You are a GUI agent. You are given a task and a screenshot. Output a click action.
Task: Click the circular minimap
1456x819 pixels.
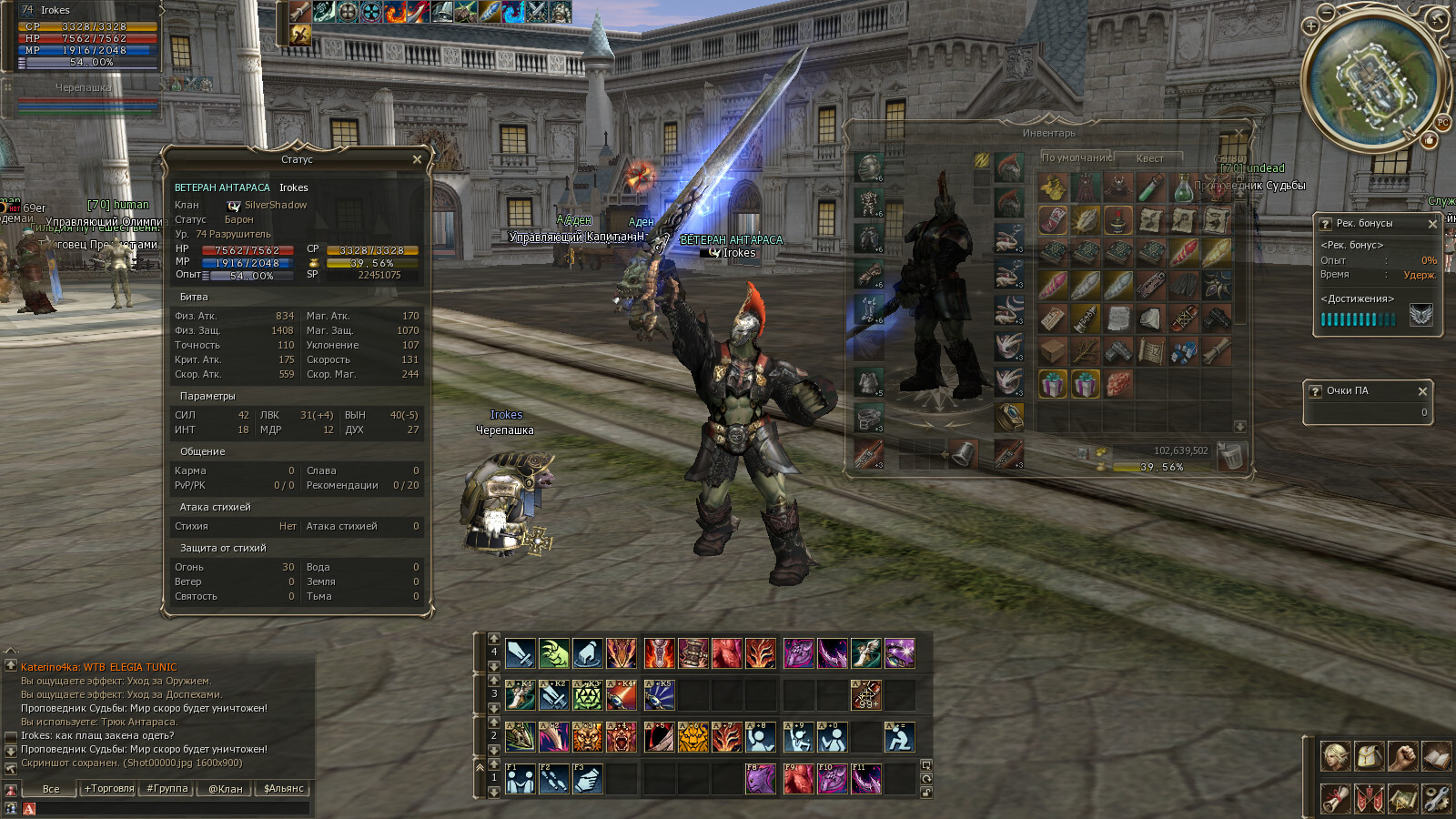coord(1374,81)
